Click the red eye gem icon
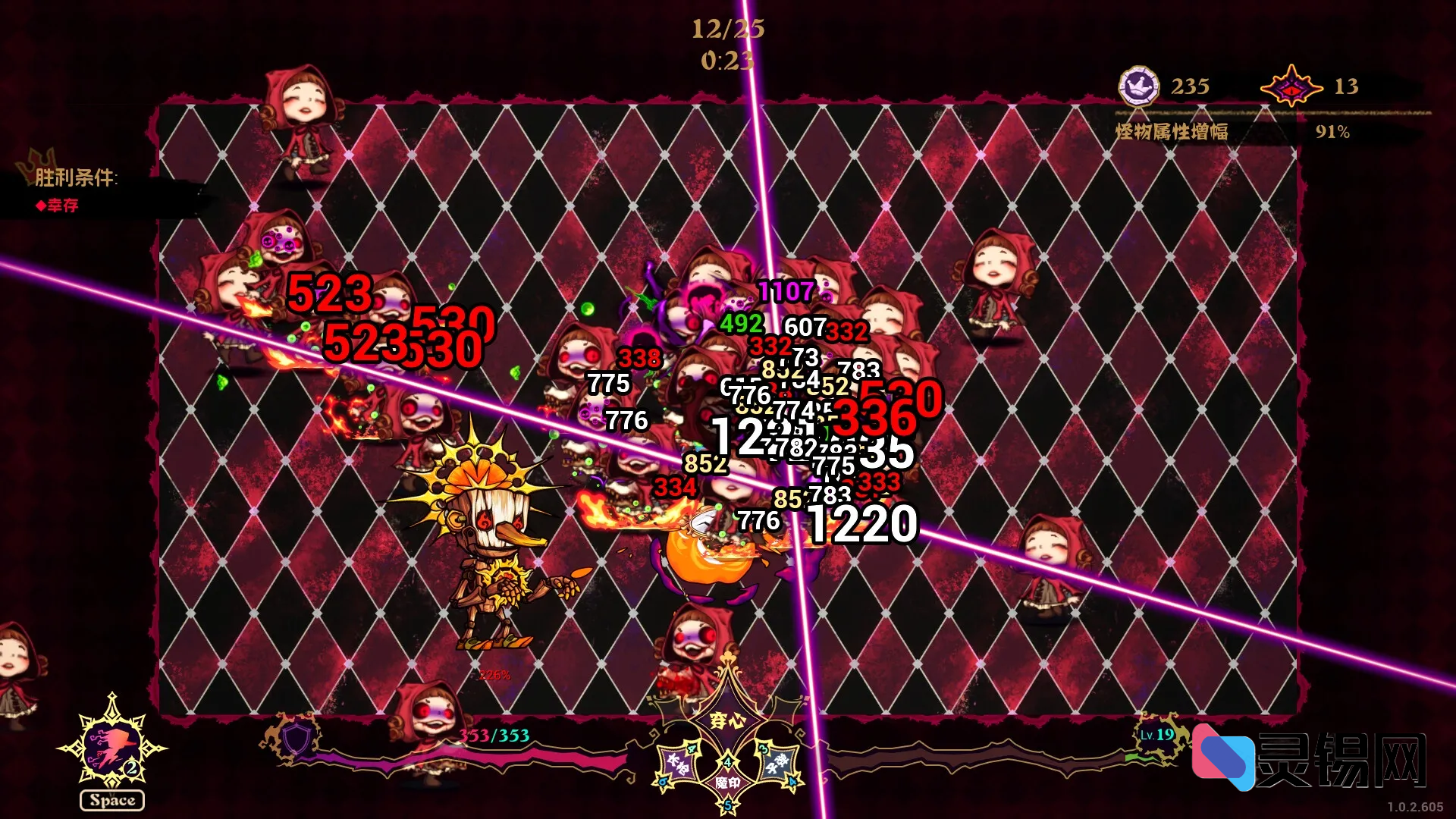 pyautogui.click(x=1291, y=86)
